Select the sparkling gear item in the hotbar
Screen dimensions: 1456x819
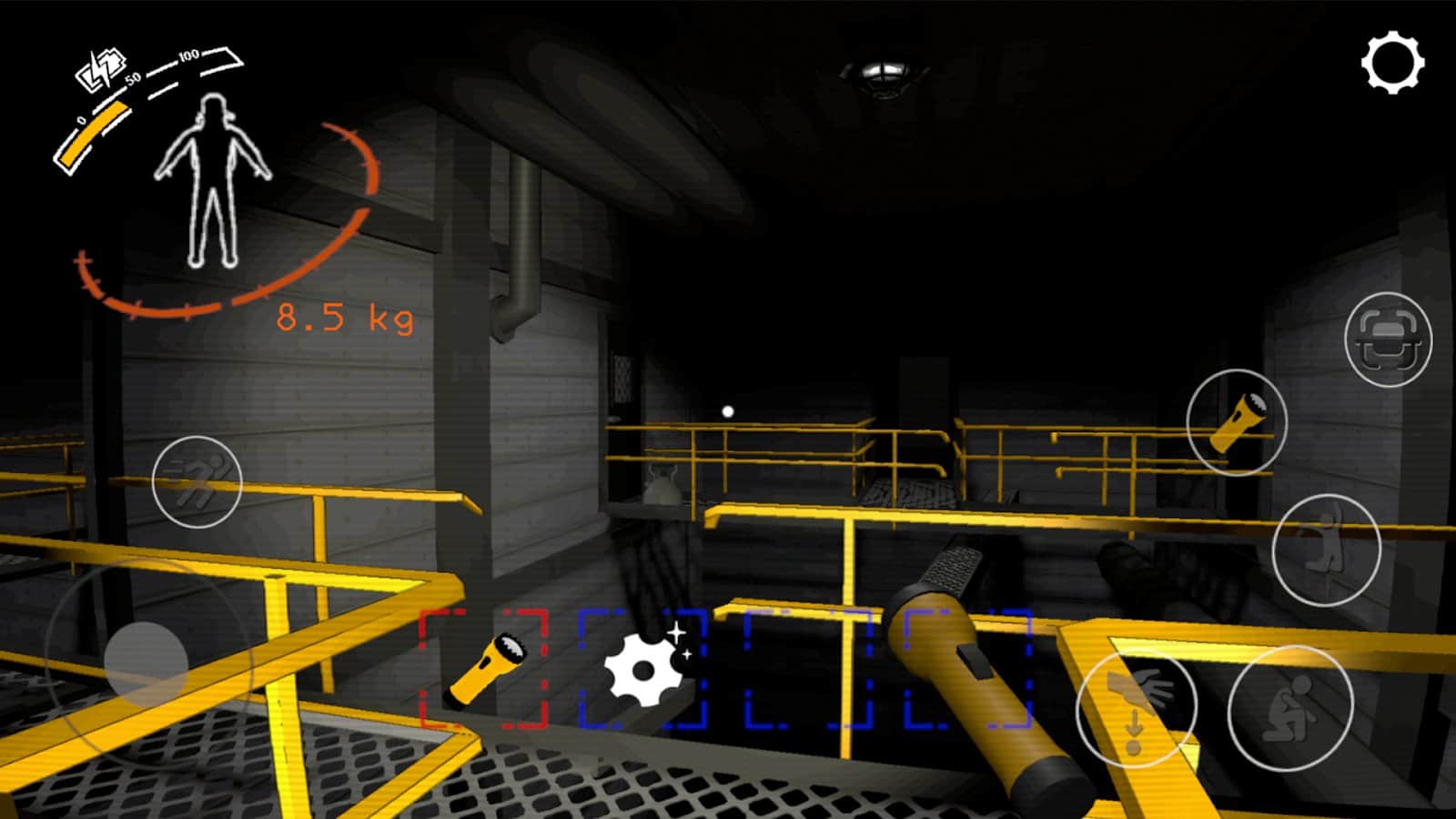click(642, 669)
